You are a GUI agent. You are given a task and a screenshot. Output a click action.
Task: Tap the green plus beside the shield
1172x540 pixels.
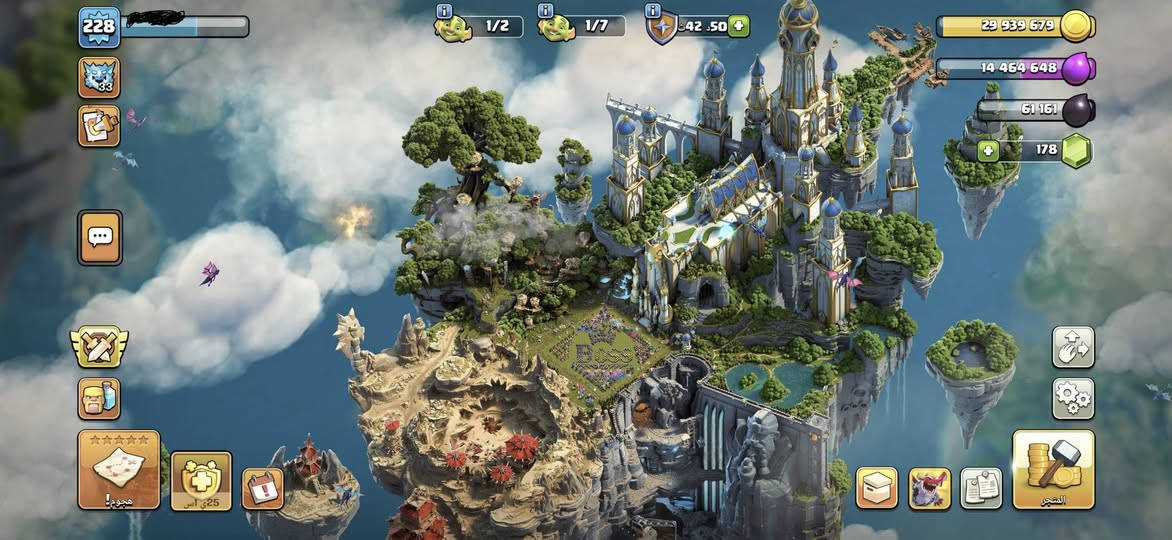(x=738, y=26)
